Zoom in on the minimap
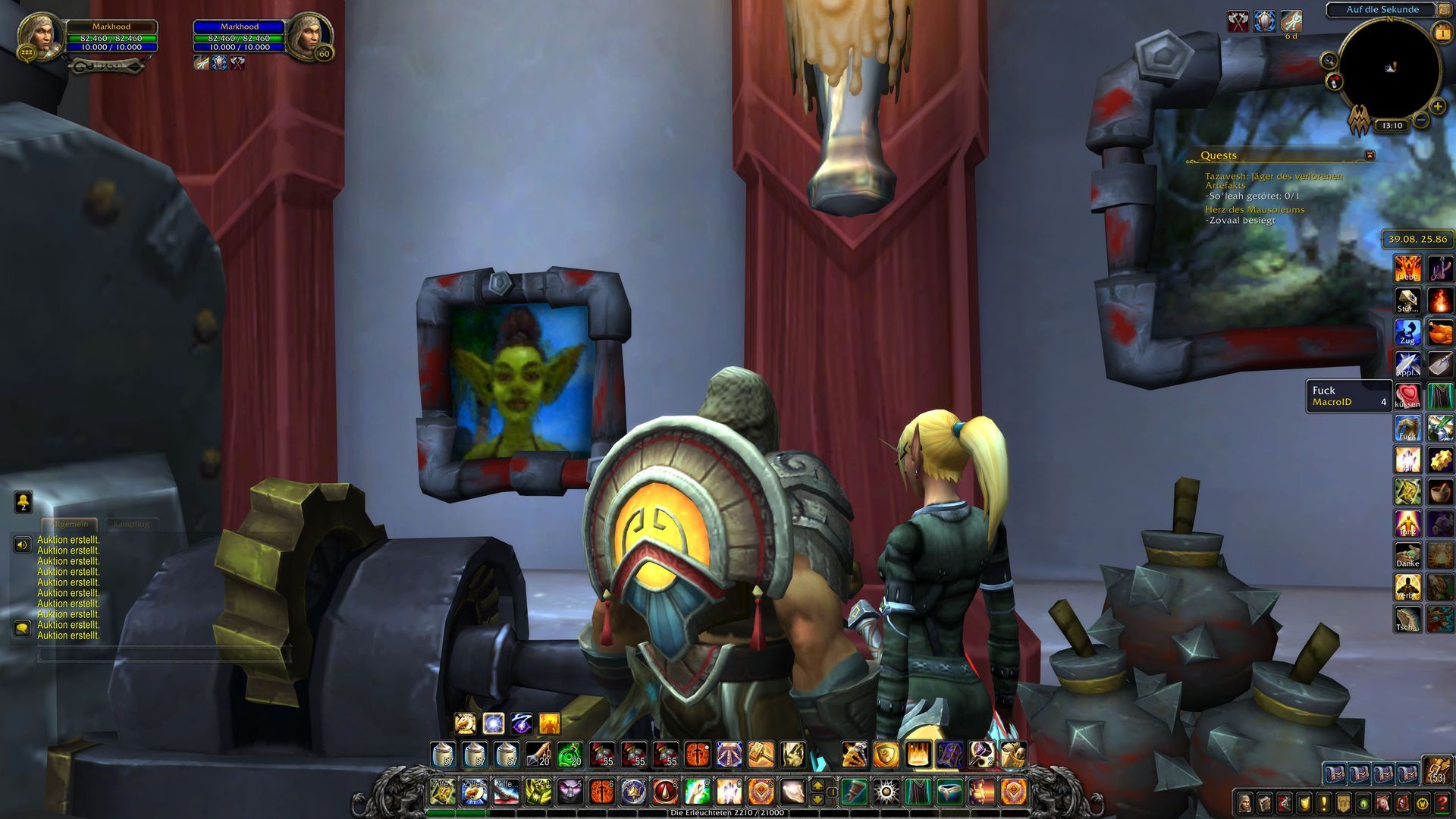1456x819 pixels. click(1437, 107)
